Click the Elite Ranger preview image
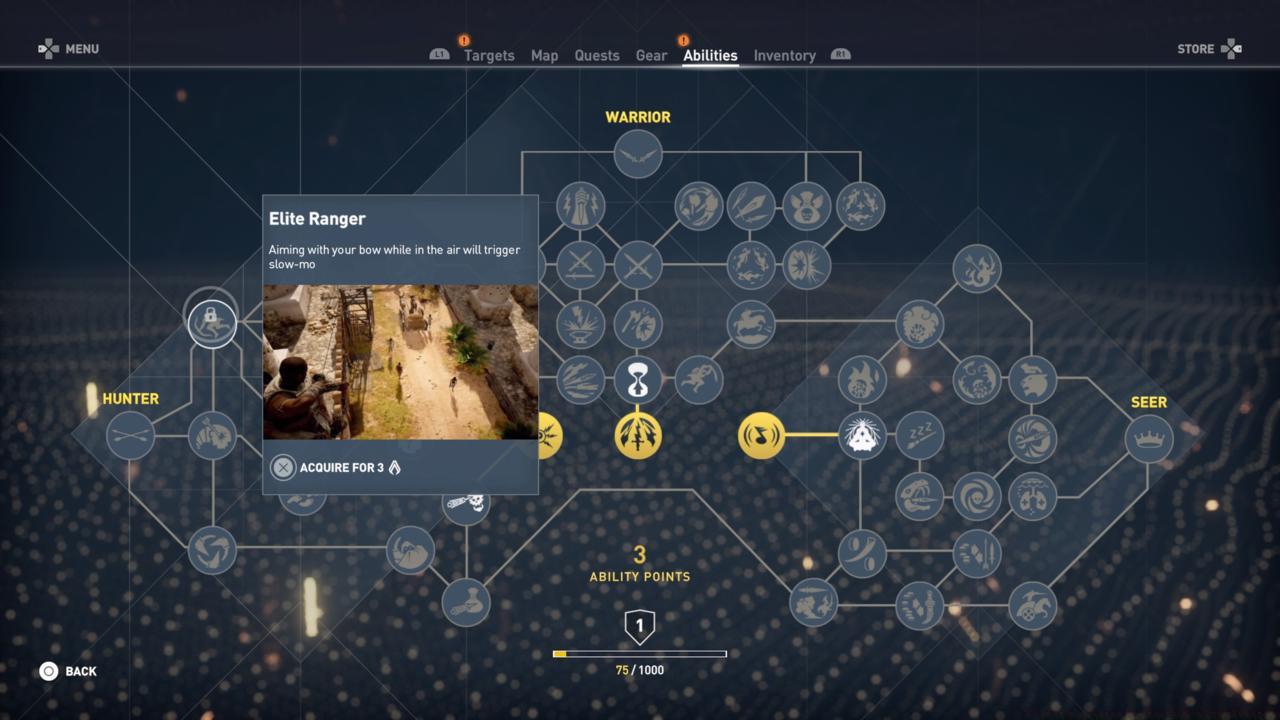 [399, 362]
